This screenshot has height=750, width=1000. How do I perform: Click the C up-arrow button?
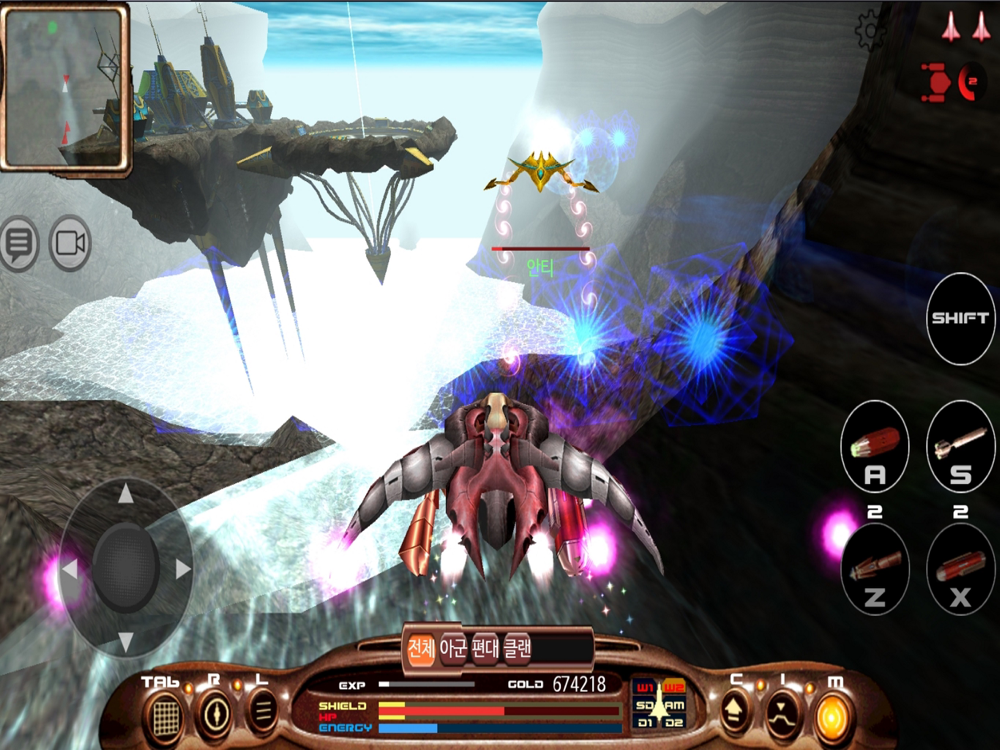(x=736, y=714)
